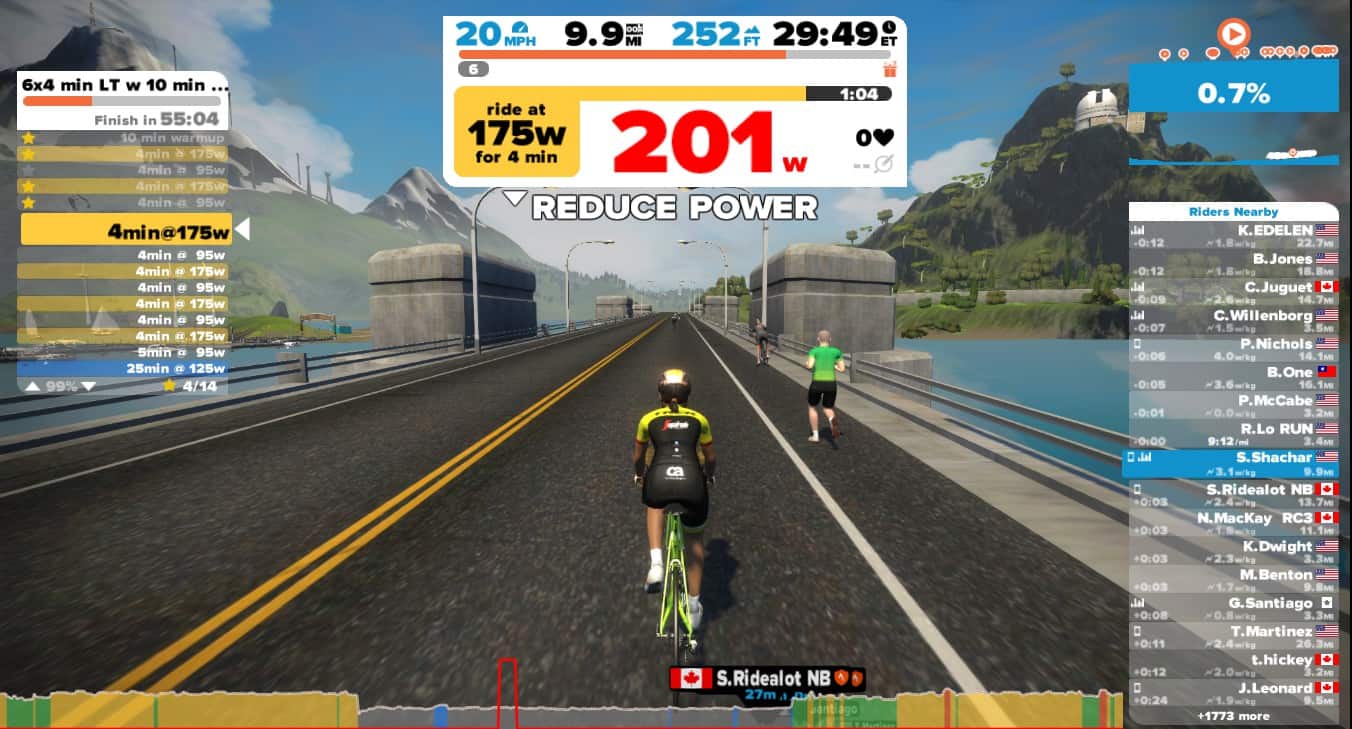Click the highlighted S.Shachar rider row

[1233, 463]
